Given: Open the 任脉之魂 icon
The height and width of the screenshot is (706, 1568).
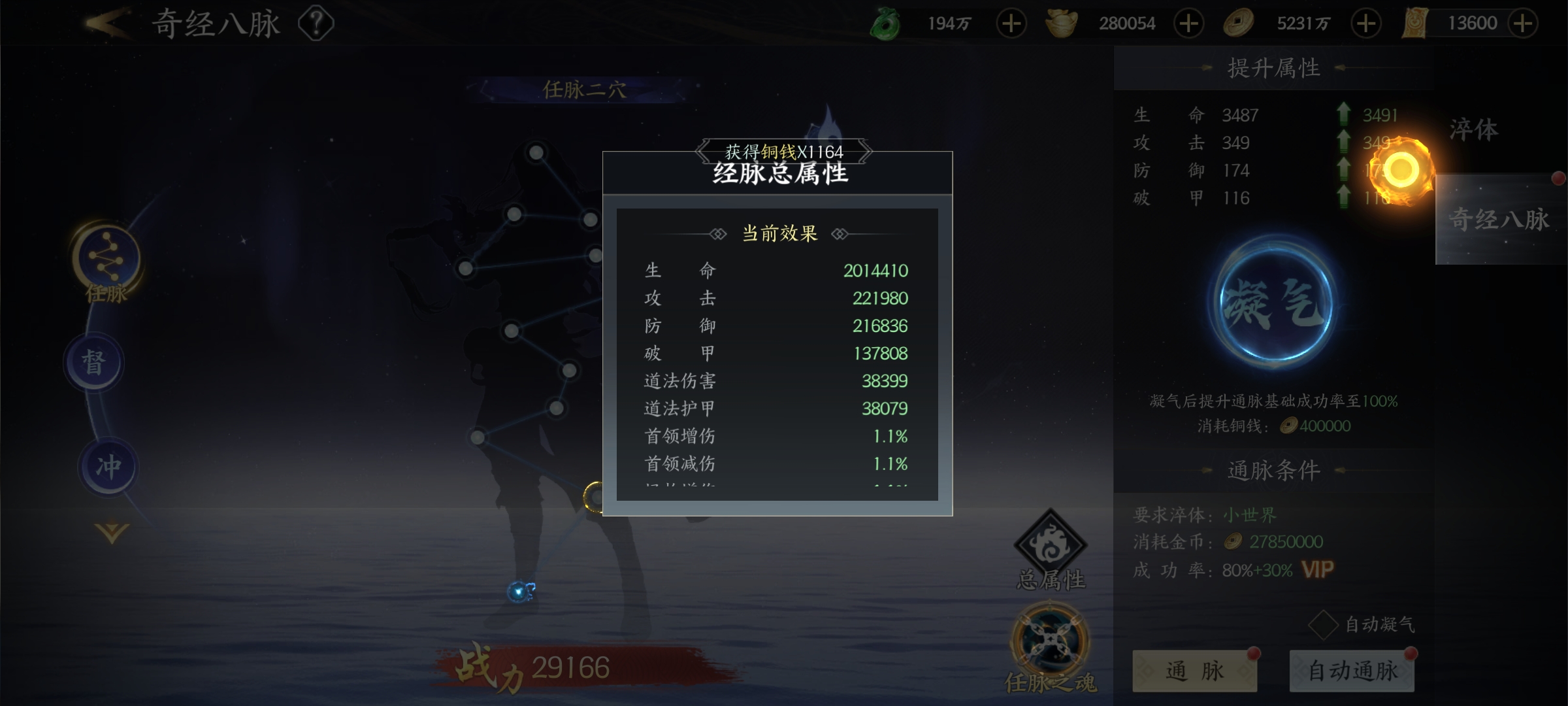Looking at the screenshot, I should point(1050,647).
